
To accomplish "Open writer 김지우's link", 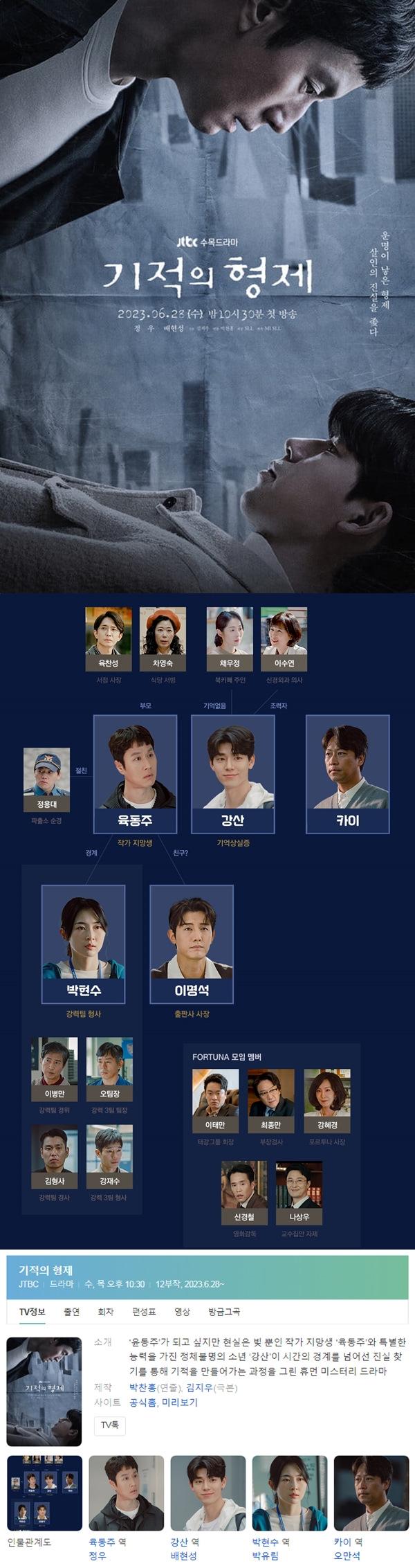I will pyautogui.click(x=199, y=1387).
